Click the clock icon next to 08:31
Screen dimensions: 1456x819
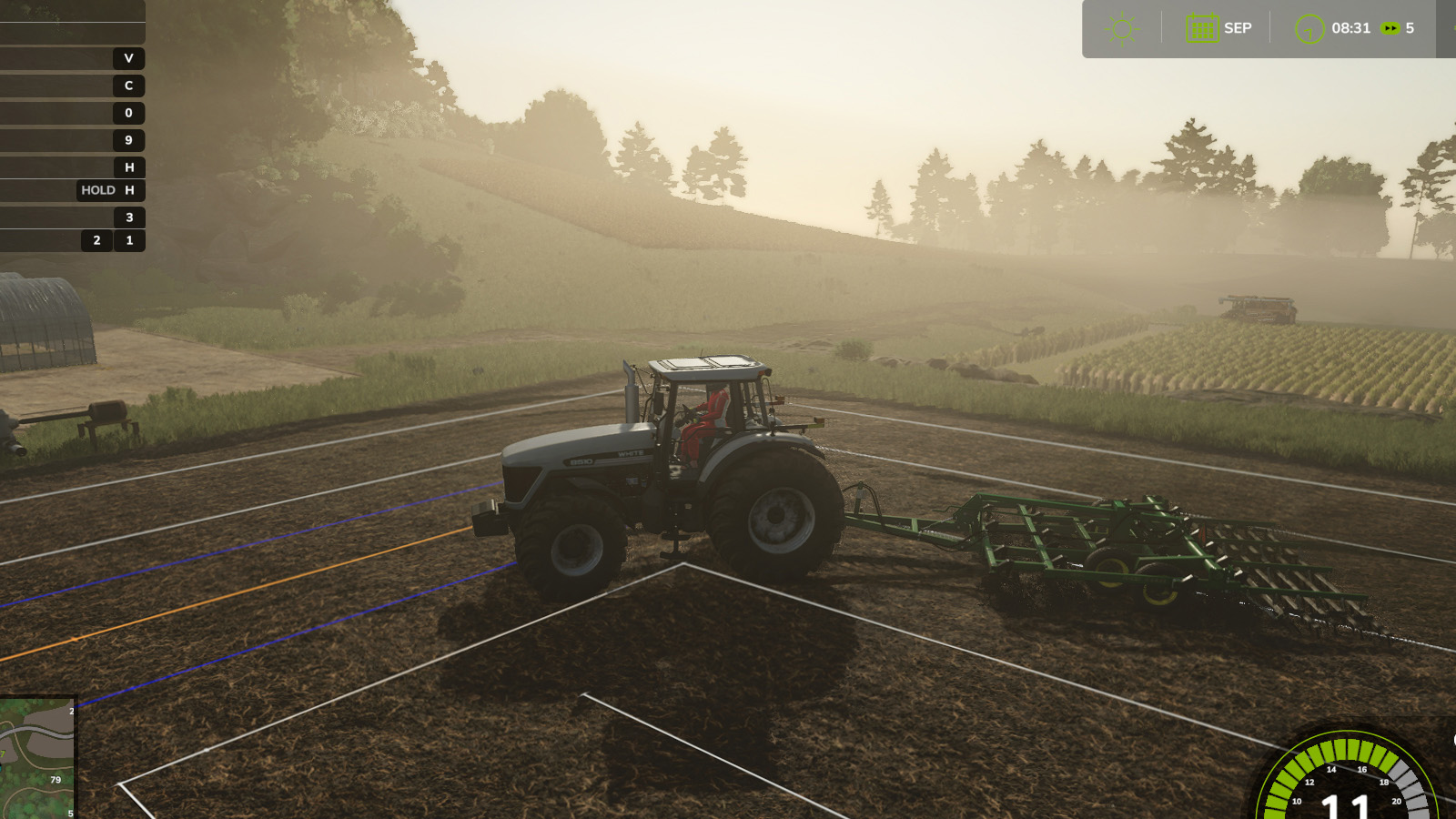pos(1309,27)
